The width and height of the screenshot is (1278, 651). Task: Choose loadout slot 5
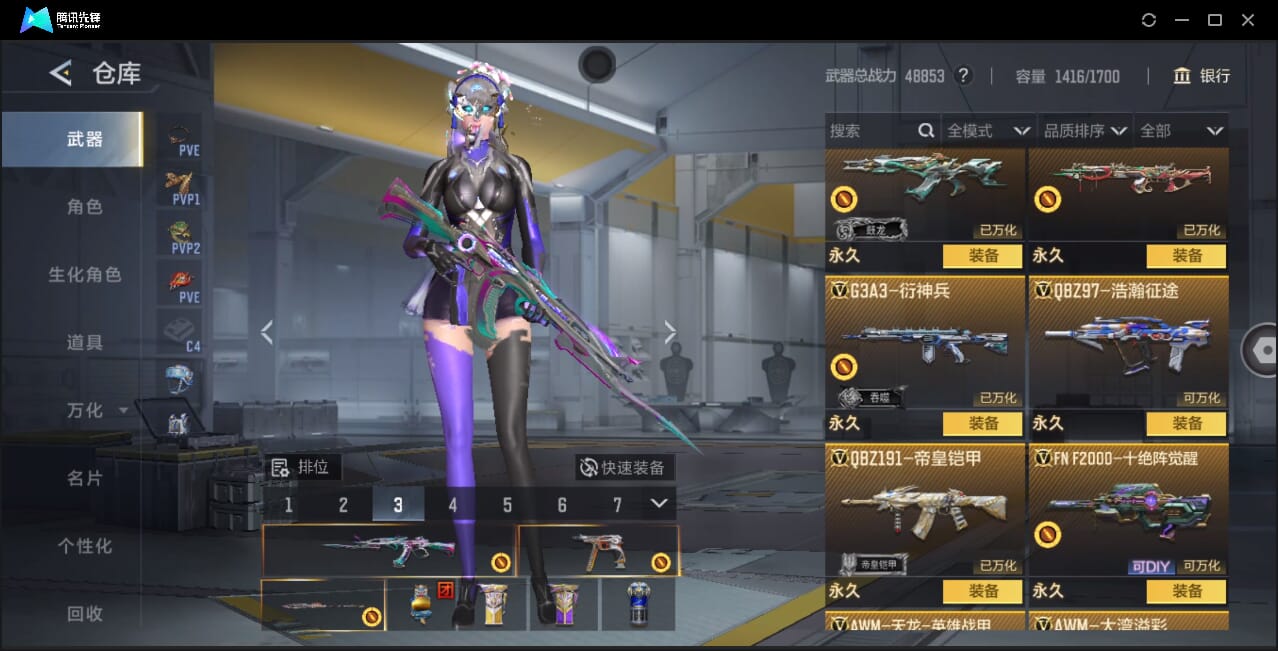pyautogui.click(x=507, y=505)
